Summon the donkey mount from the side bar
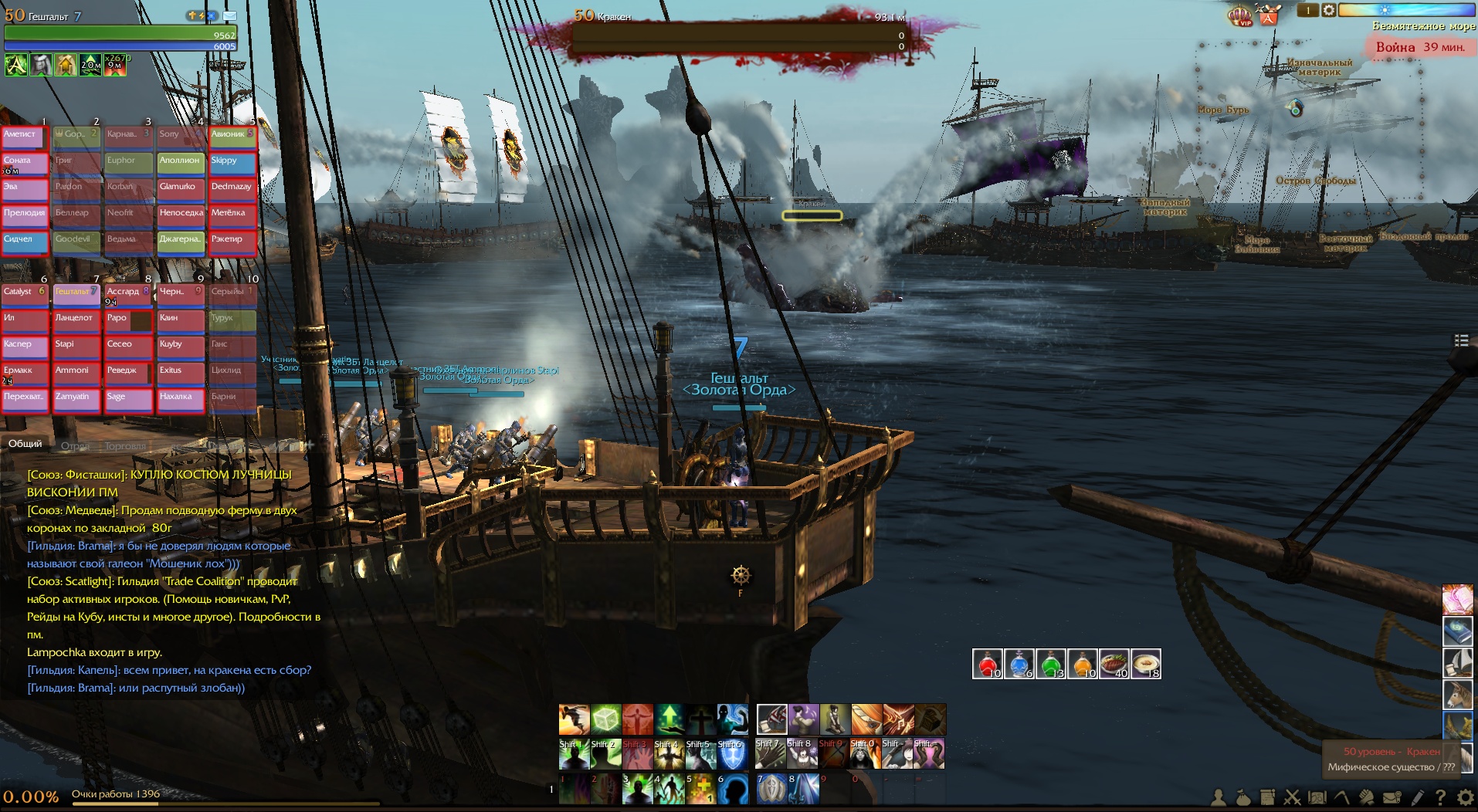The width and height of the screenshot is (1478, 812). point(1457,695)
